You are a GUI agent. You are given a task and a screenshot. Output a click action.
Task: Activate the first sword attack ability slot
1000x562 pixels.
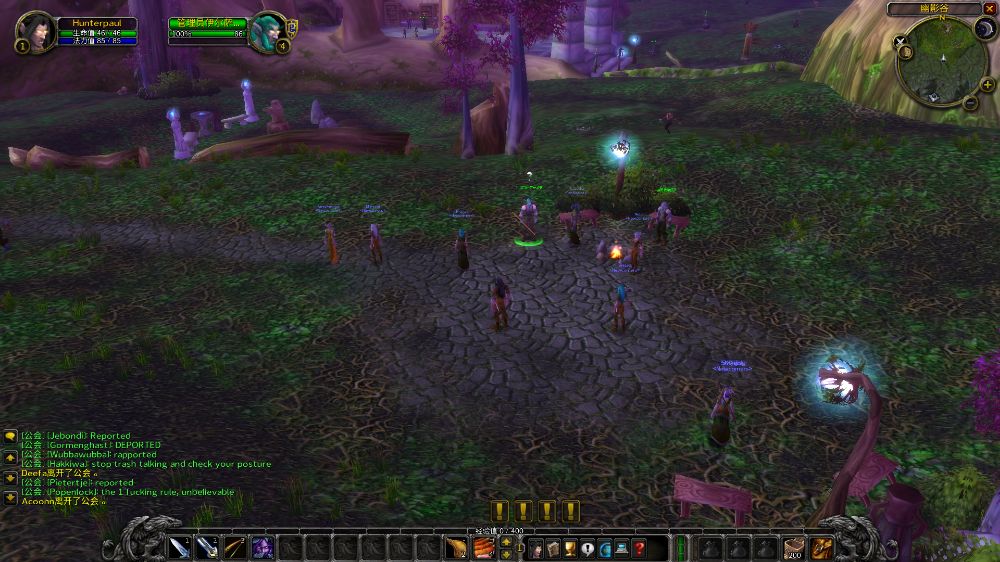pos(182,547)
